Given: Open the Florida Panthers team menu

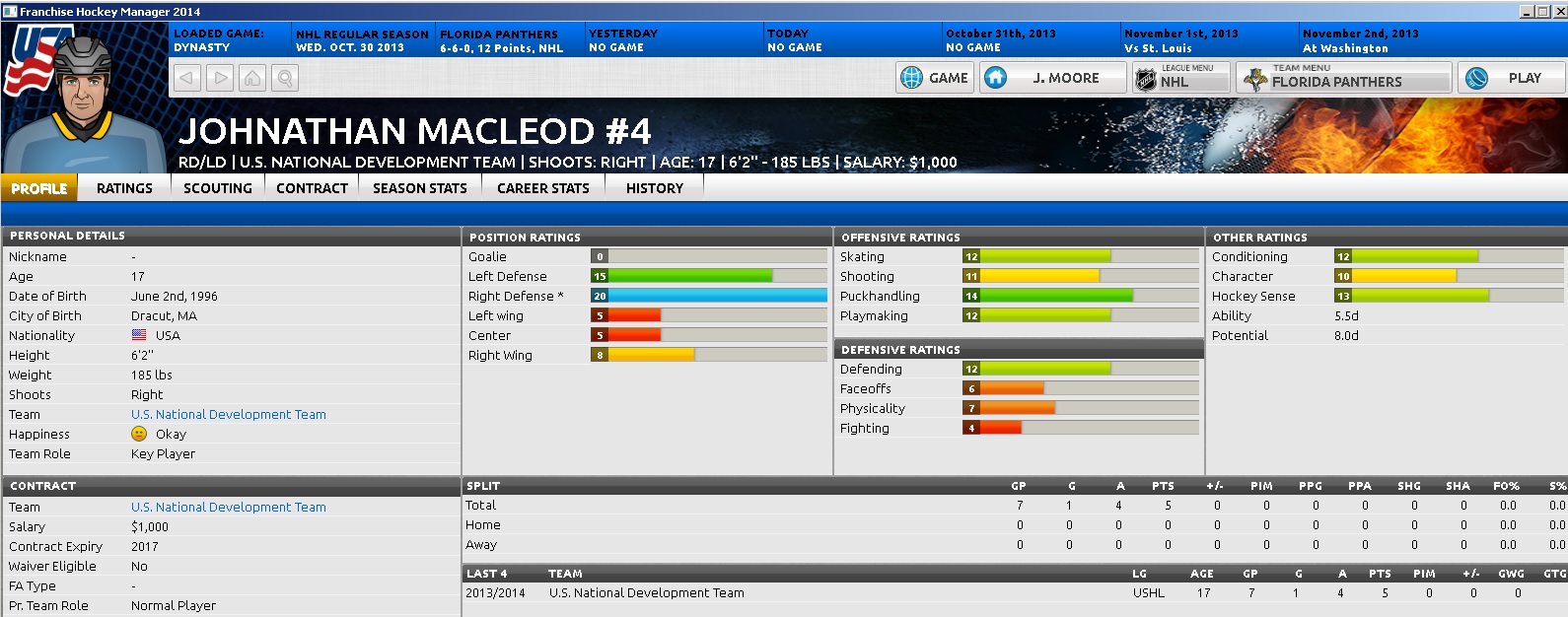Looking at the screenshot, I should coord(1343,78).
